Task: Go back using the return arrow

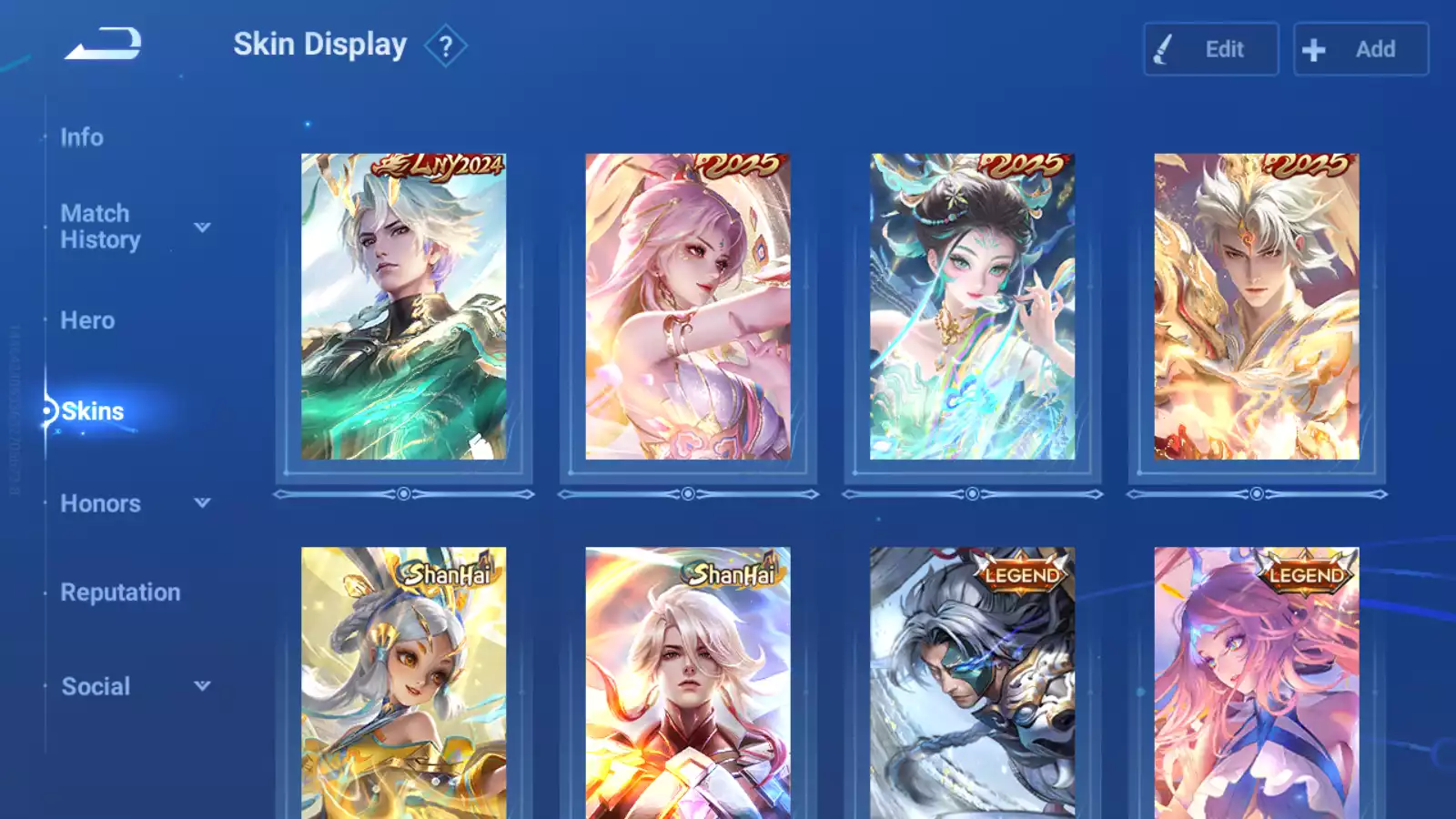Action: pos(103,44)
